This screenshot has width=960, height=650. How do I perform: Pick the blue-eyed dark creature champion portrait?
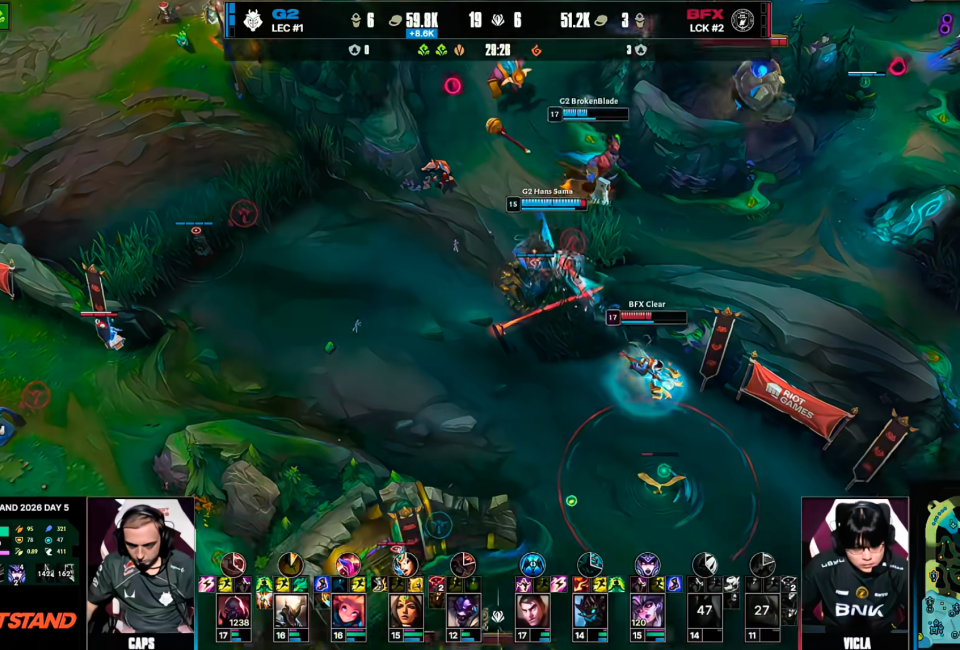(x=590, y=610)
